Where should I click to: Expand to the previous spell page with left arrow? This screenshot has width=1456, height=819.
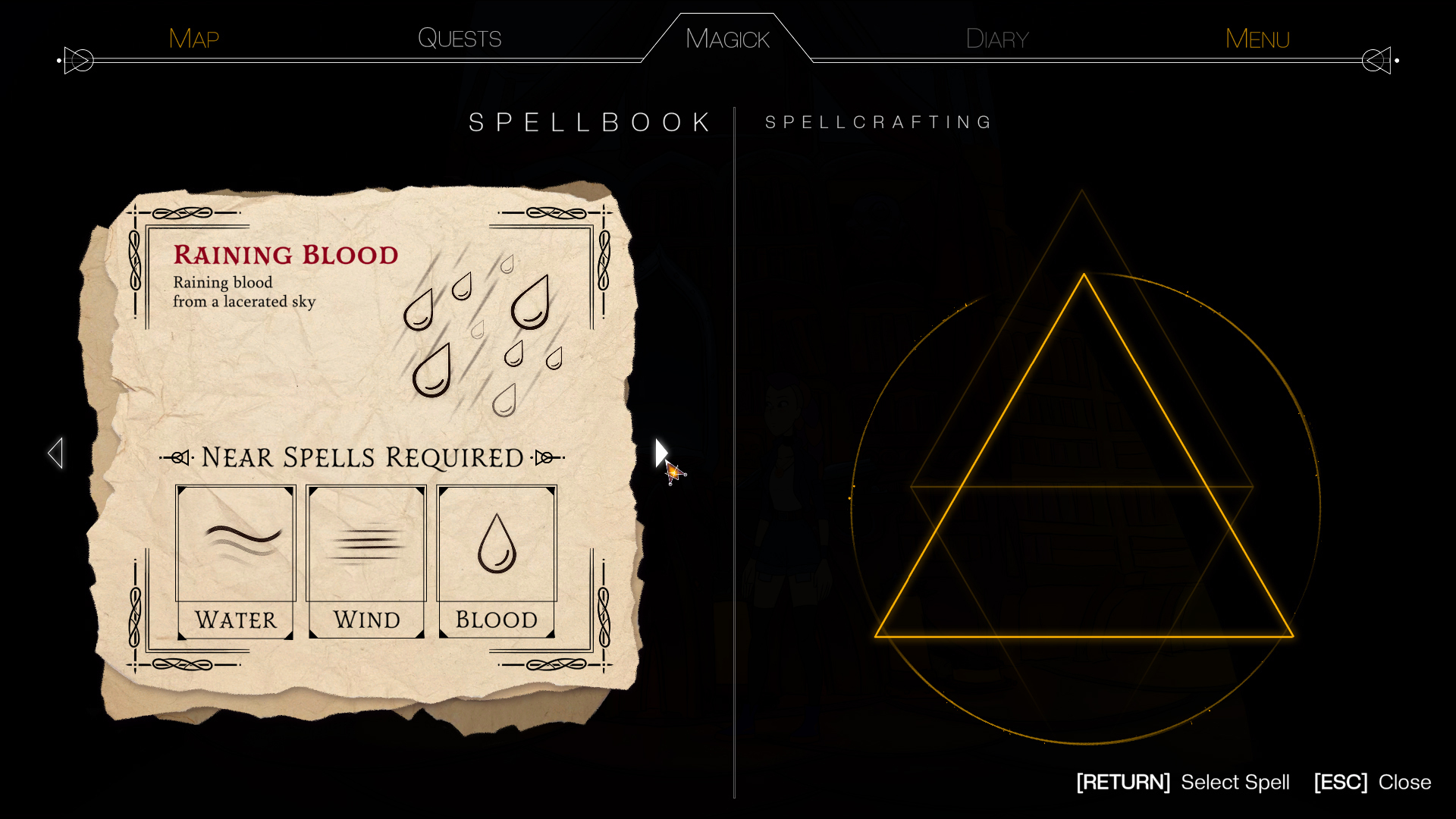(x=56, y=452)
